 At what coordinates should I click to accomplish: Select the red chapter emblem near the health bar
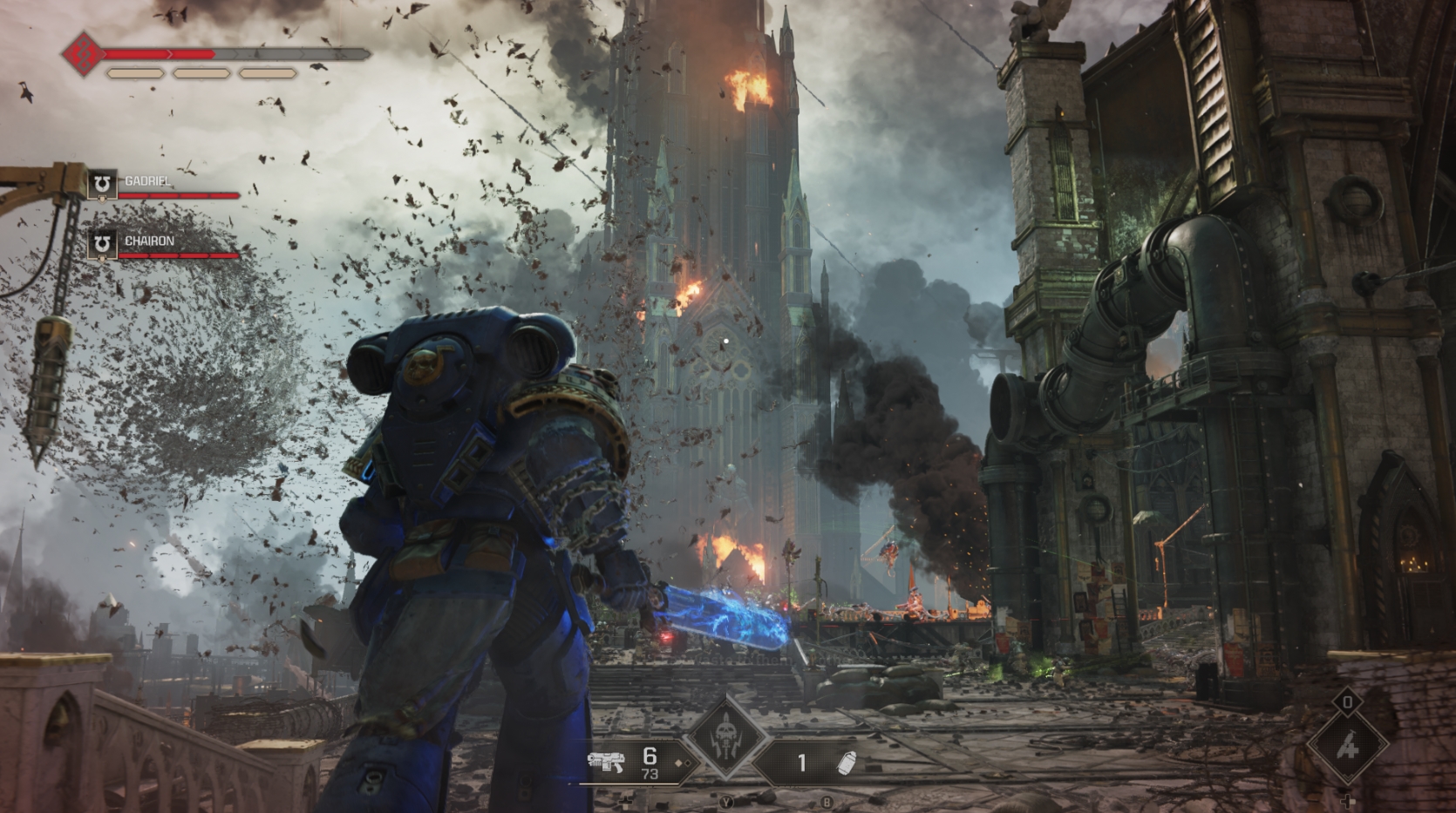[x=84, y=55]
